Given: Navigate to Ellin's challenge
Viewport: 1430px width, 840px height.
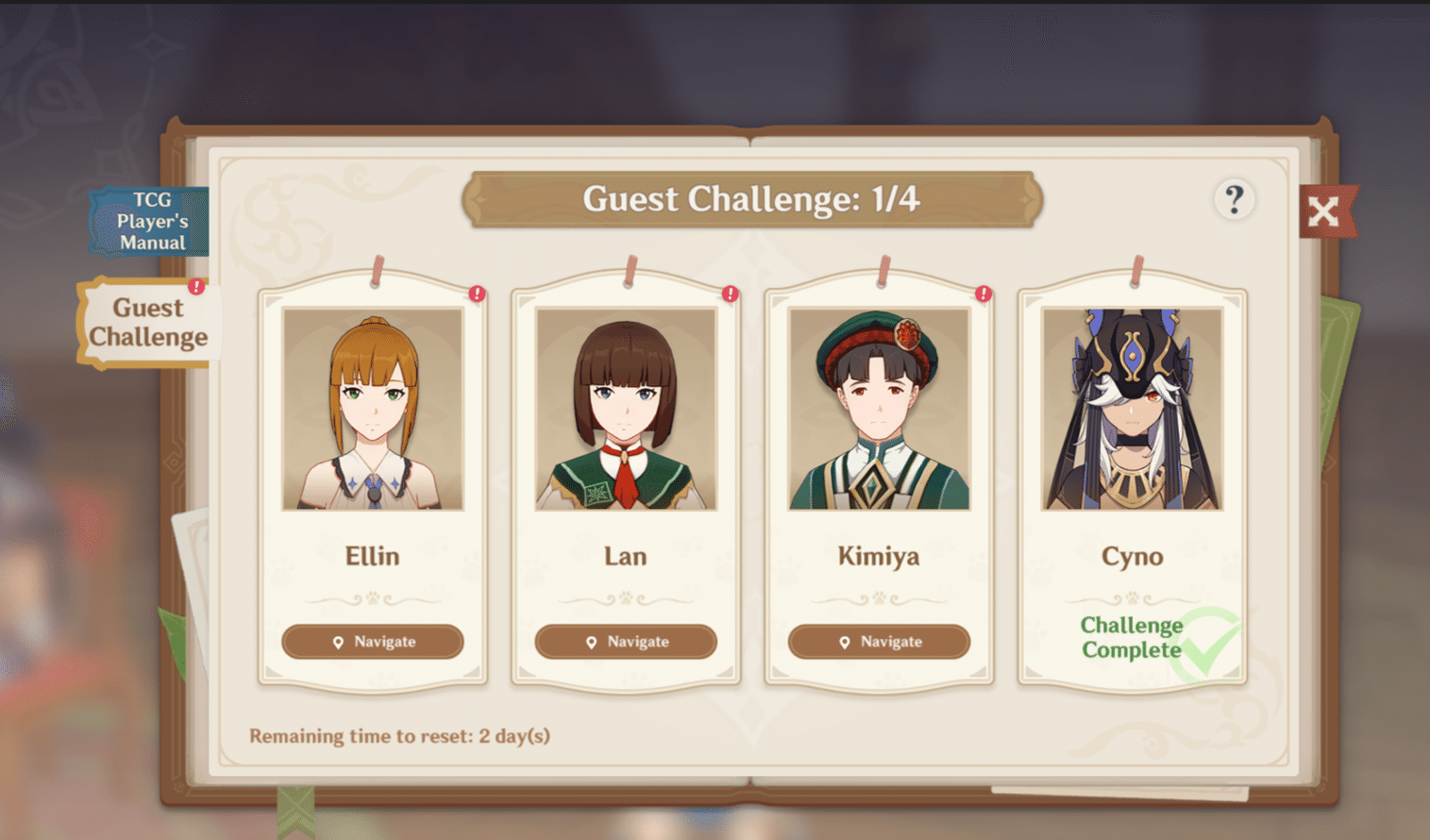Looking at the screenshot, I should [372, 642].
